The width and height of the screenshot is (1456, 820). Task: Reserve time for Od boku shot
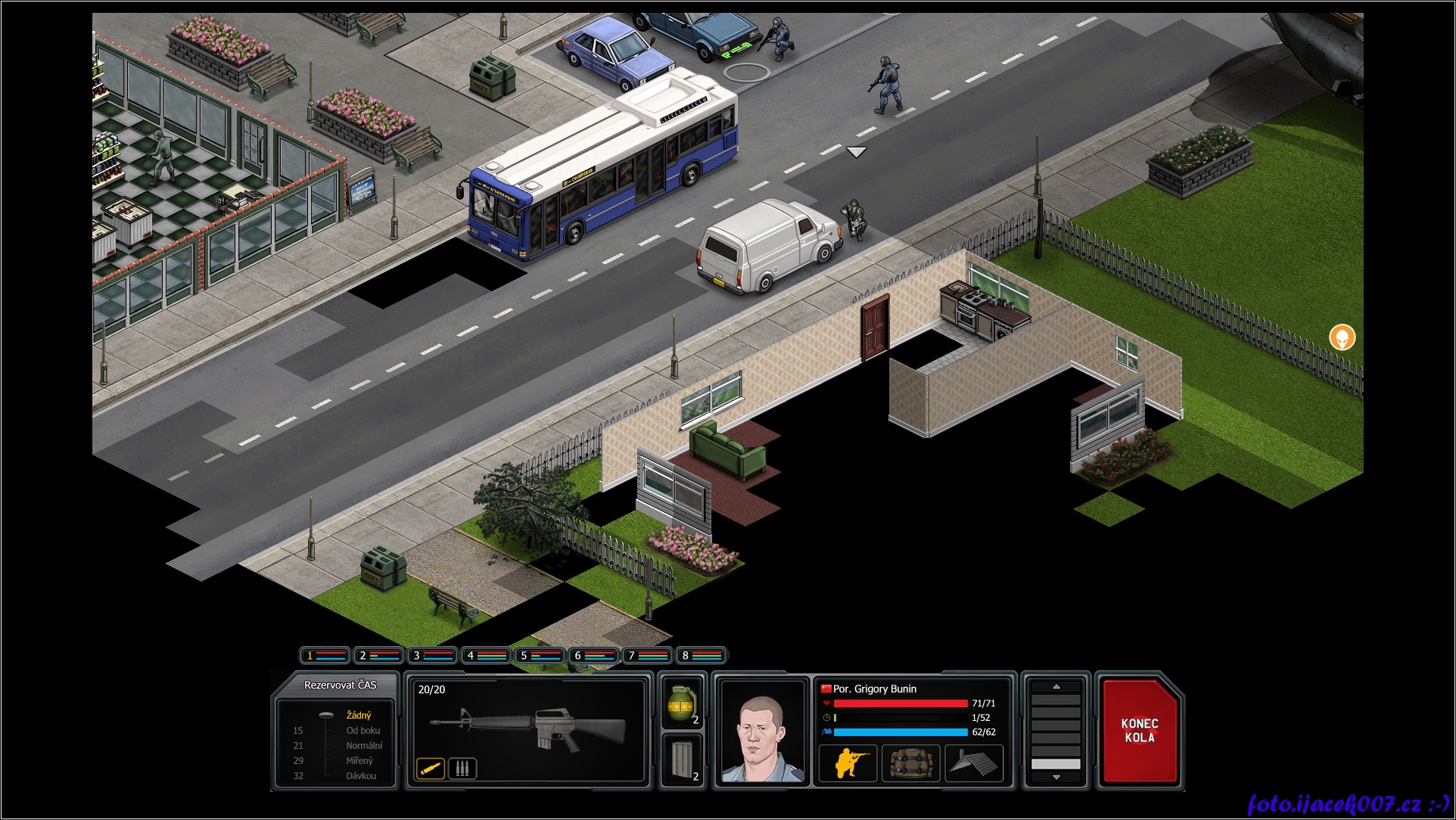pyautogui.click(x=362, y=731)
